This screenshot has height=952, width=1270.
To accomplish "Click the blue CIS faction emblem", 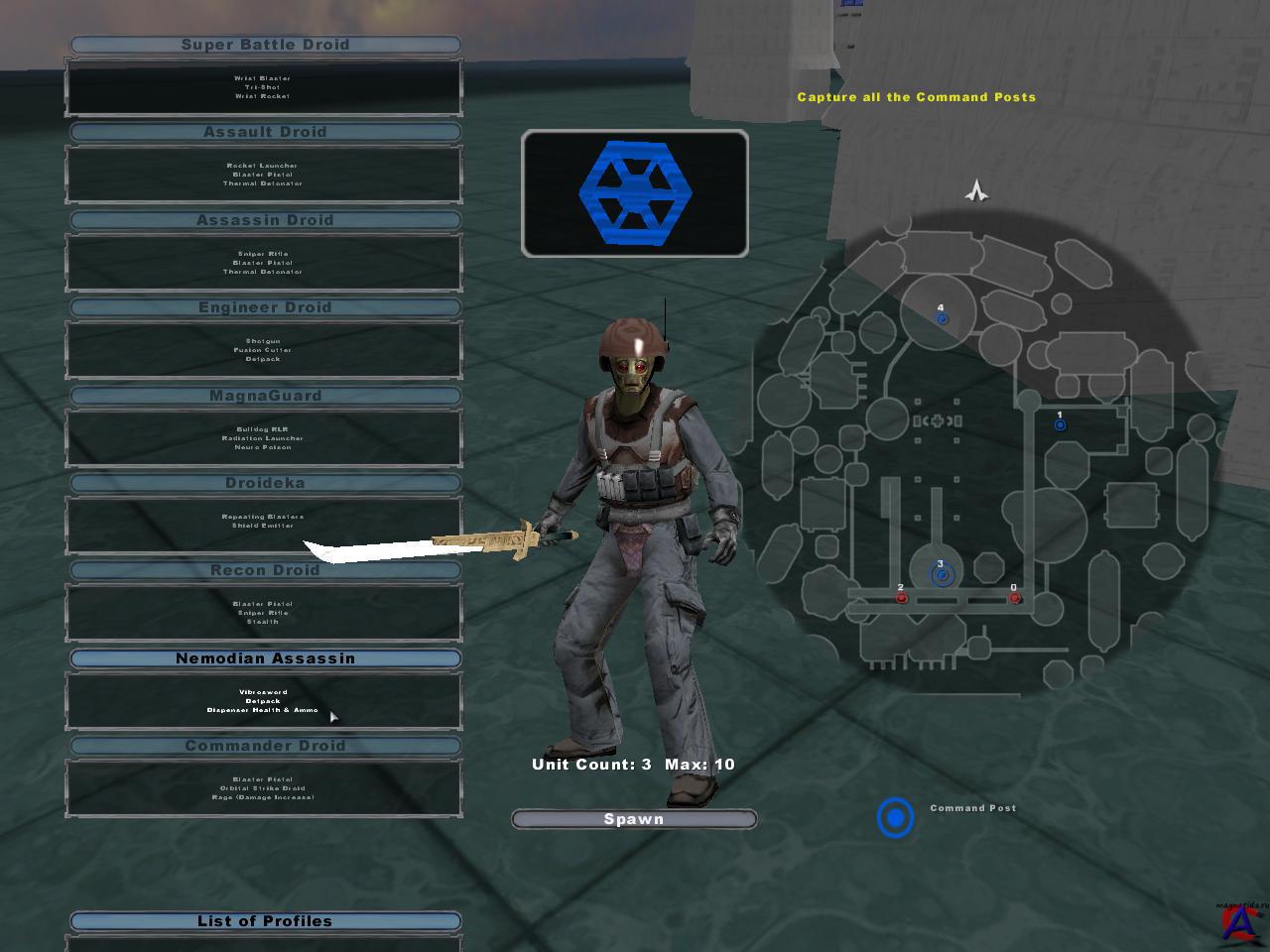I will click(635, 192).
